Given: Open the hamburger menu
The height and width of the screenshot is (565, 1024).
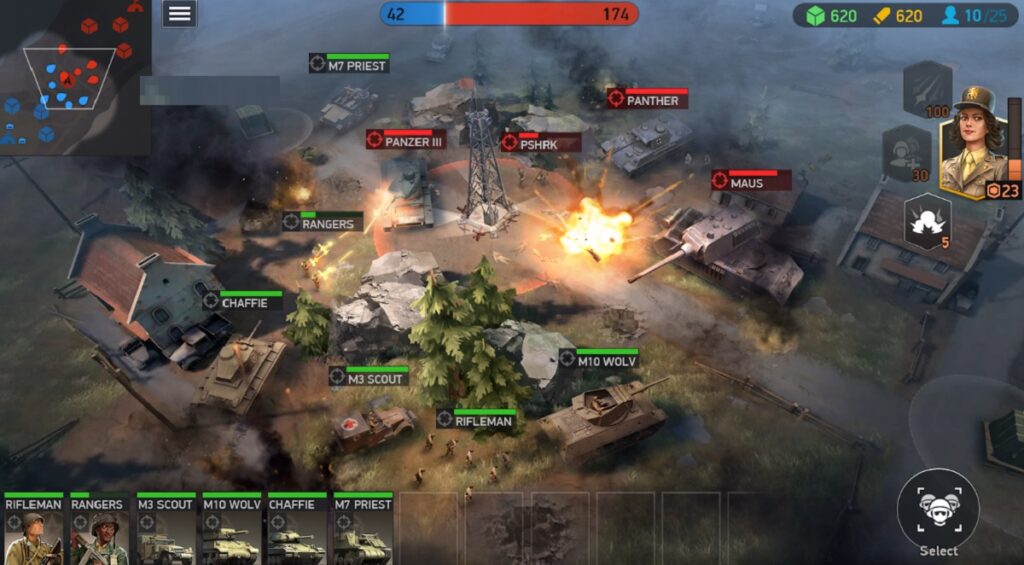Looking at the screenshot, I should (x=179, y=13).
